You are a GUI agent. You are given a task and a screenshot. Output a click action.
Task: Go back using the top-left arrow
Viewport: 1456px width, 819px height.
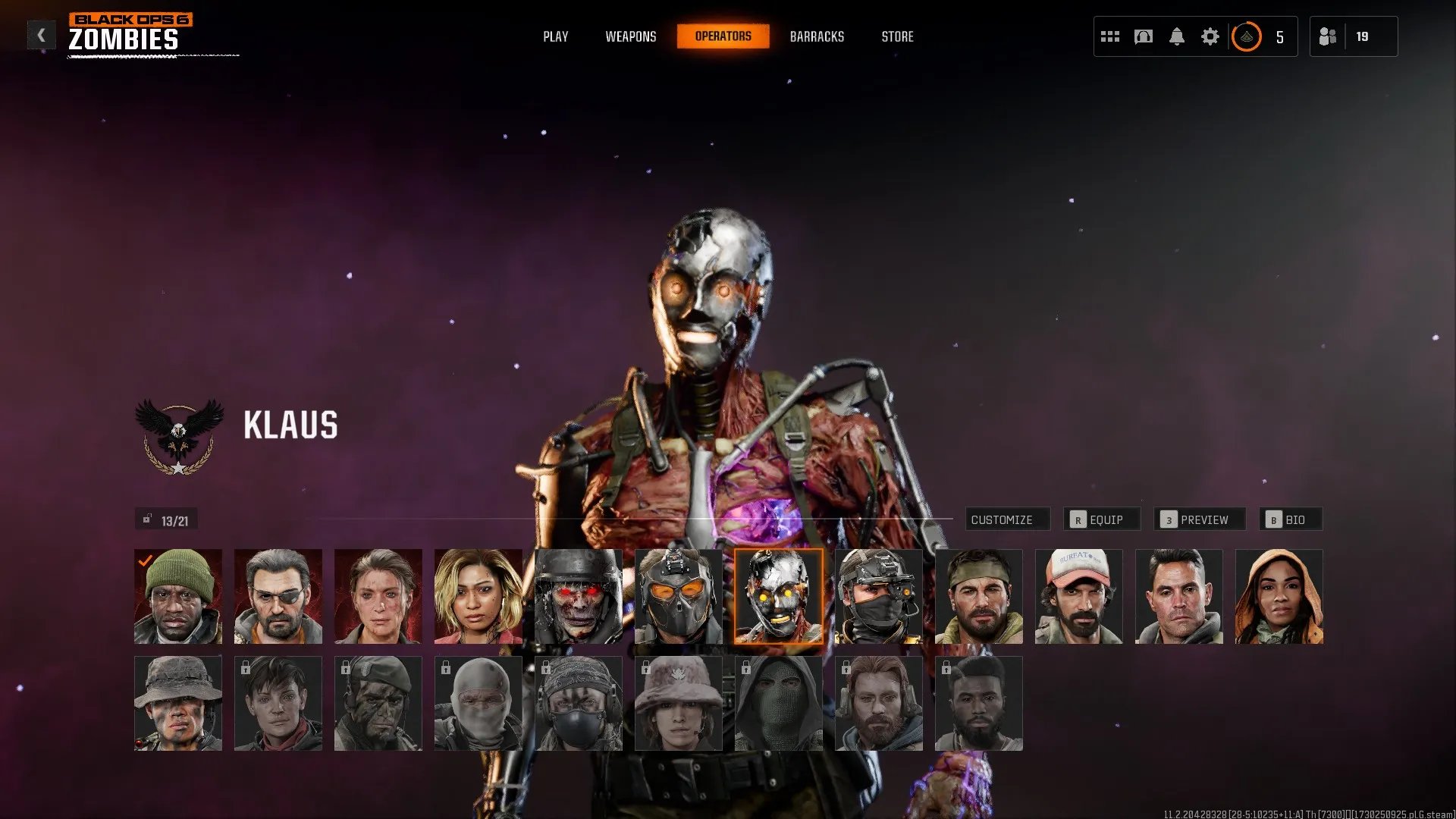pos(41,35)
